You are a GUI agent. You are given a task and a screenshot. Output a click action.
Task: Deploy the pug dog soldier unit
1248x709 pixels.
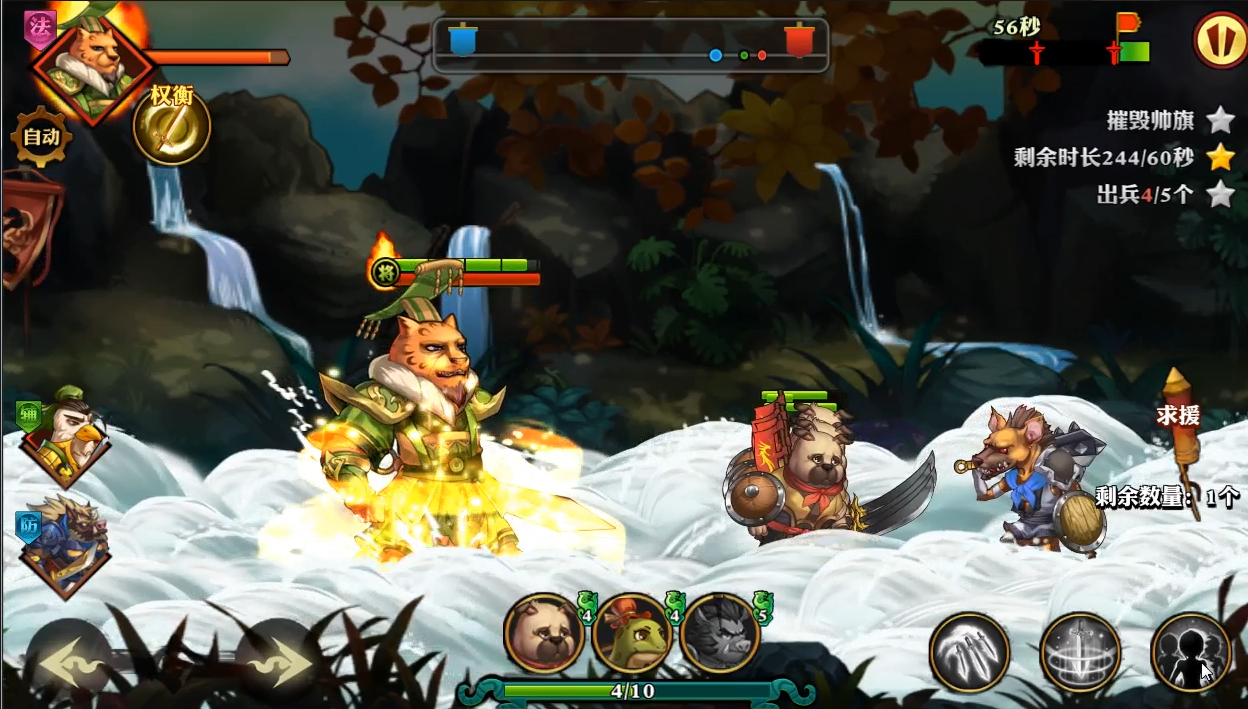(544, 633)
